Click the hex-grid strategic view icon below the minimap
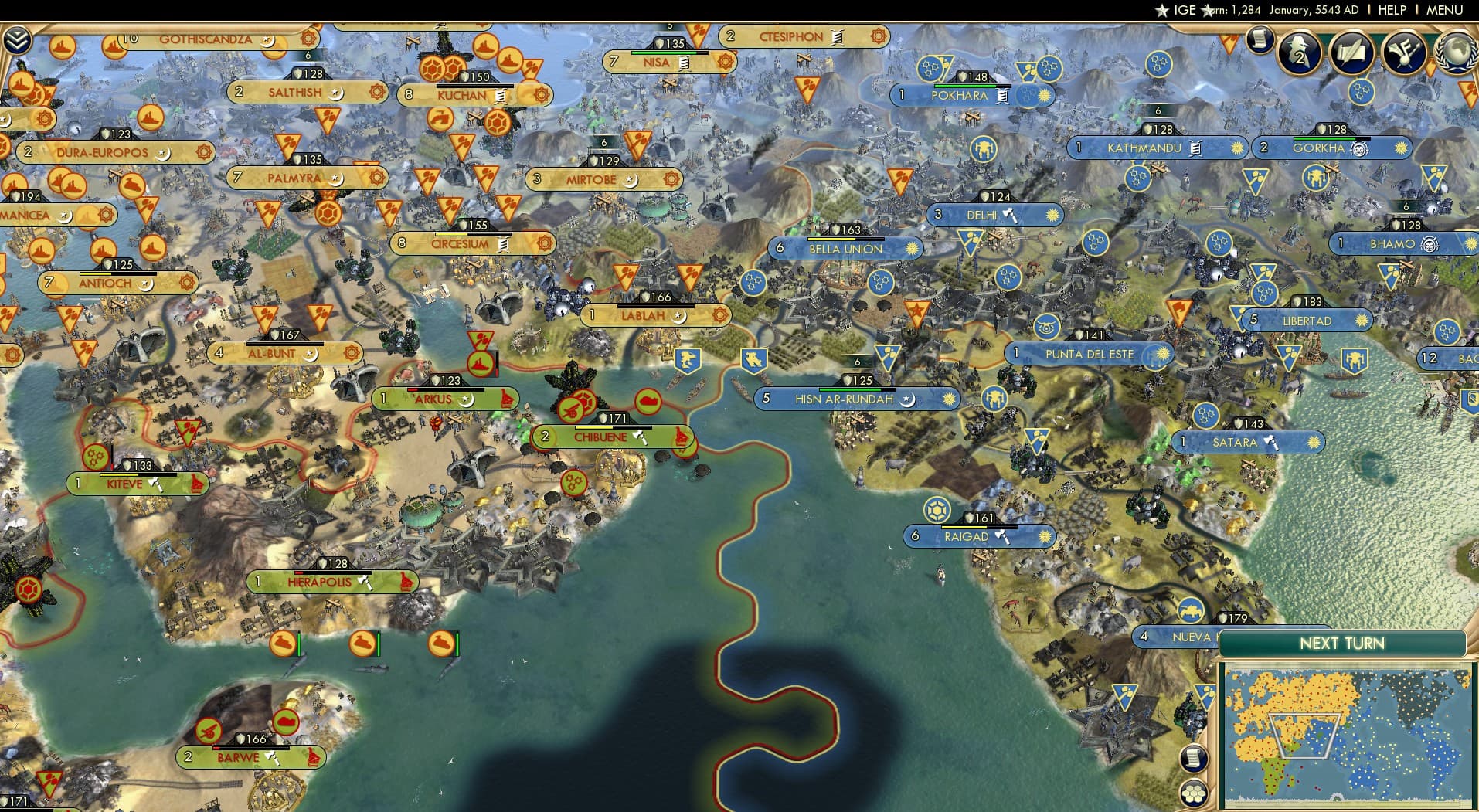The height and width of the screenshot is (812, 1479). coord(1195,793)
